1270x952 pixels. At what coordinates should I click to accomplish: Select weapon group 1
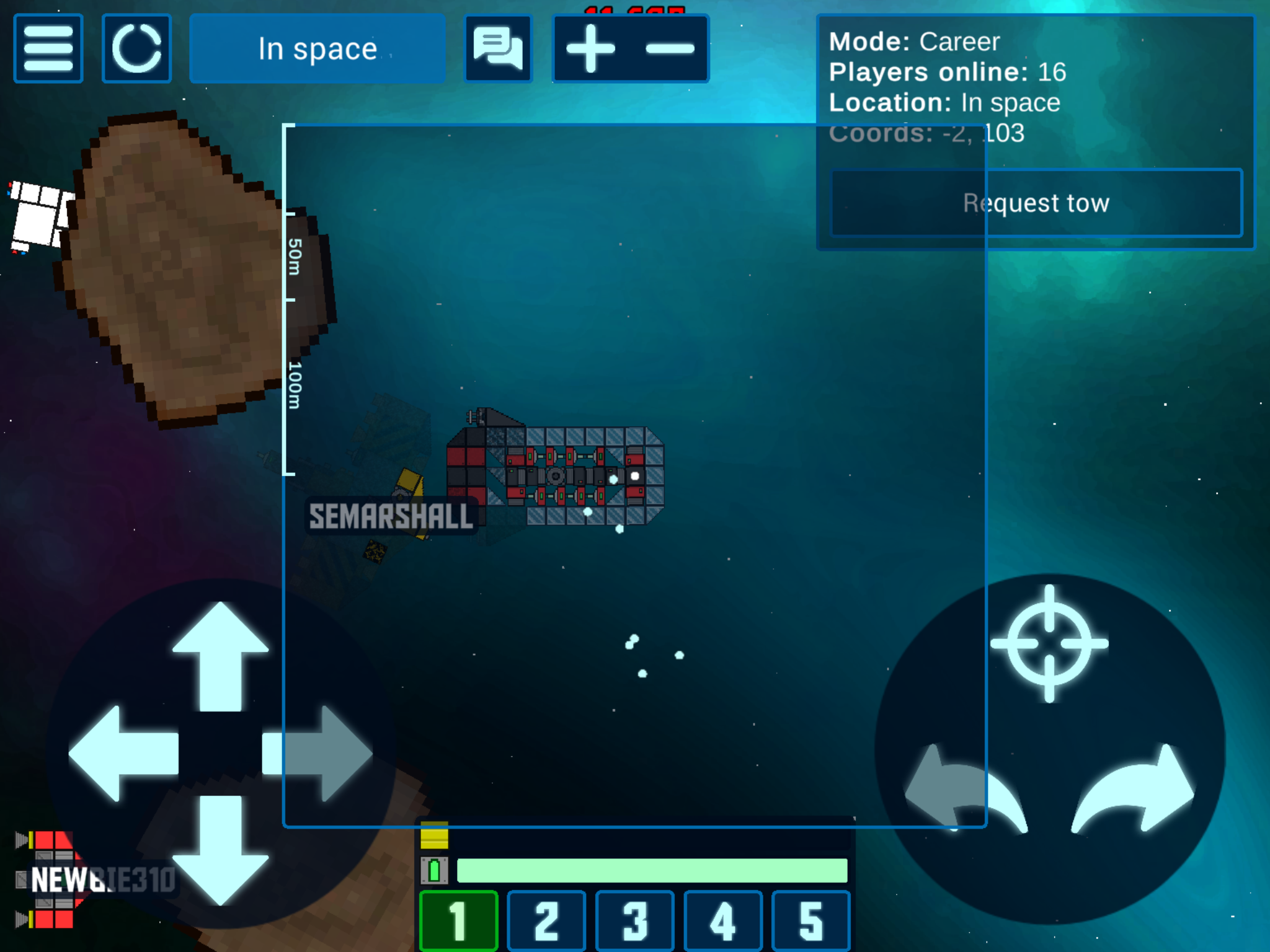pos(459,921)
